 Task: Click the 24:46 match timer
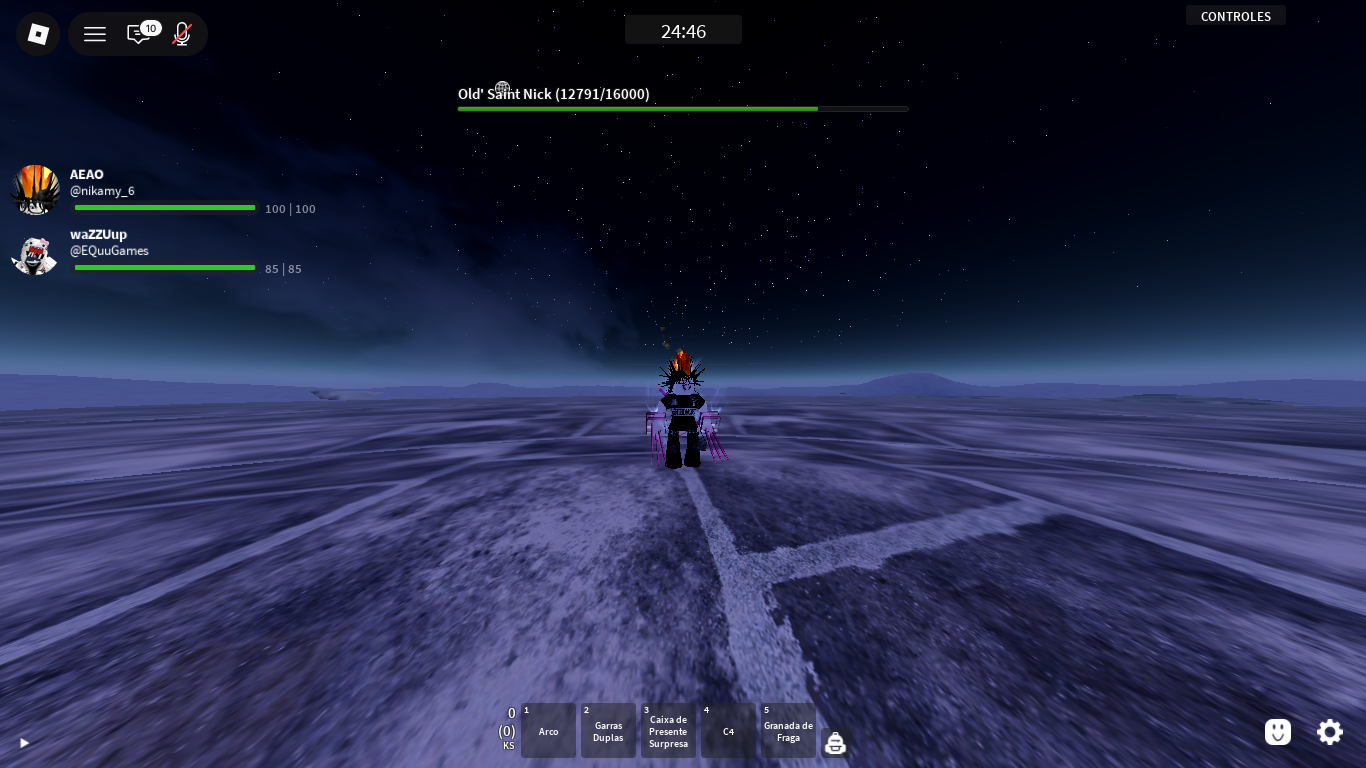pos(683,29)
